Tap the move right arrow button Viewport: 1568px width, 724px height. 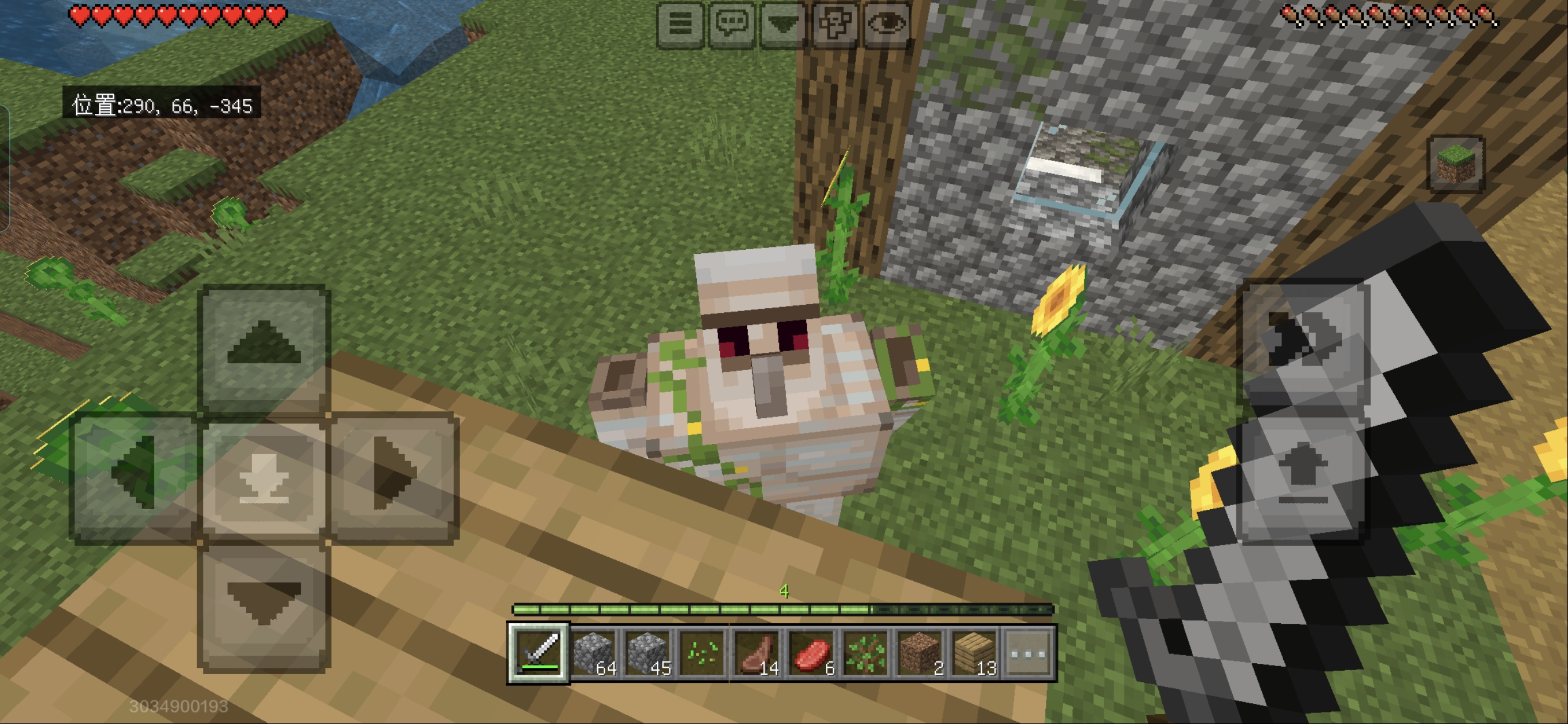click(394, 477)
